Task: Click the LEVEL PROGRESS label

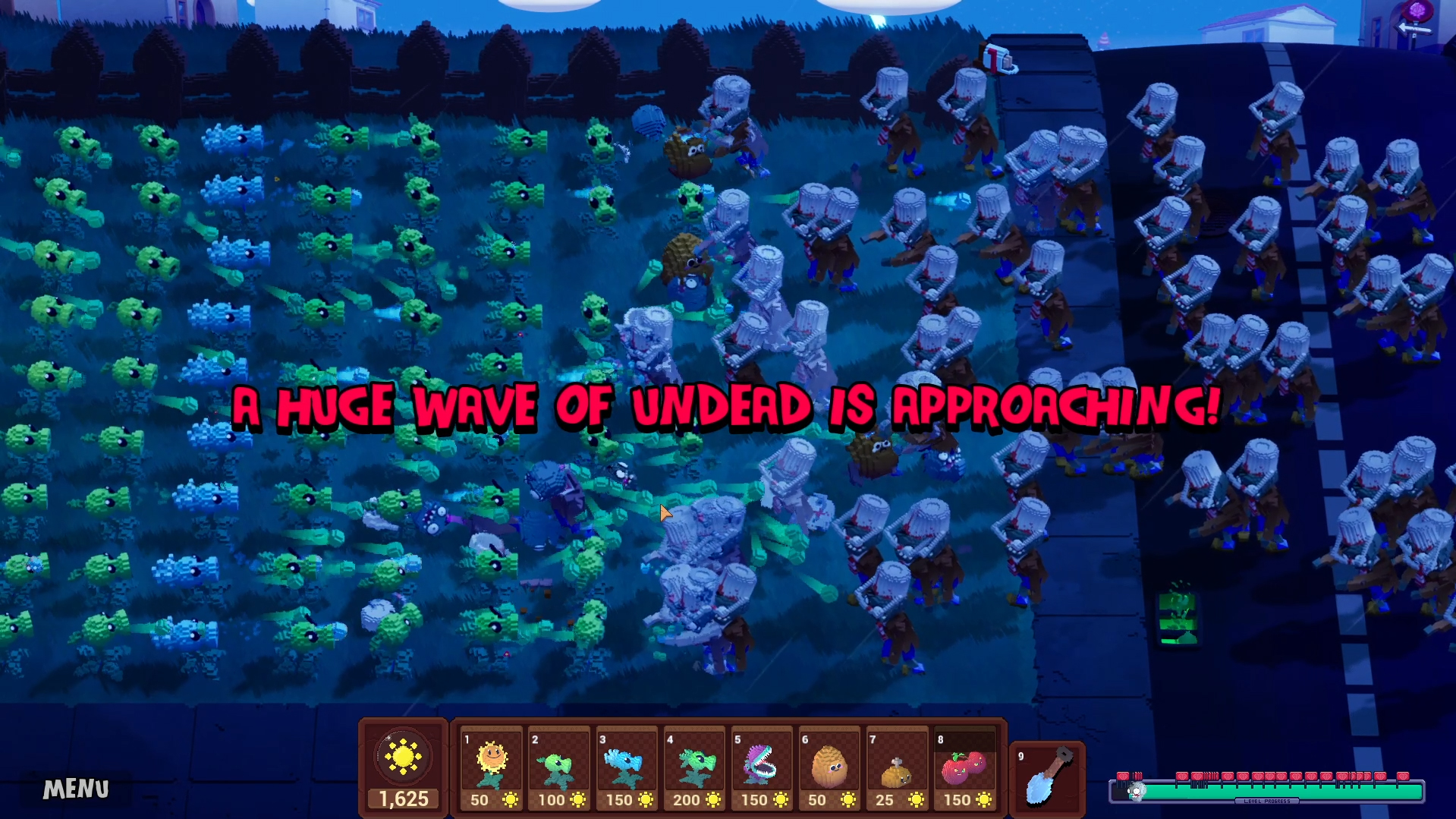Action: [1267, 800]
